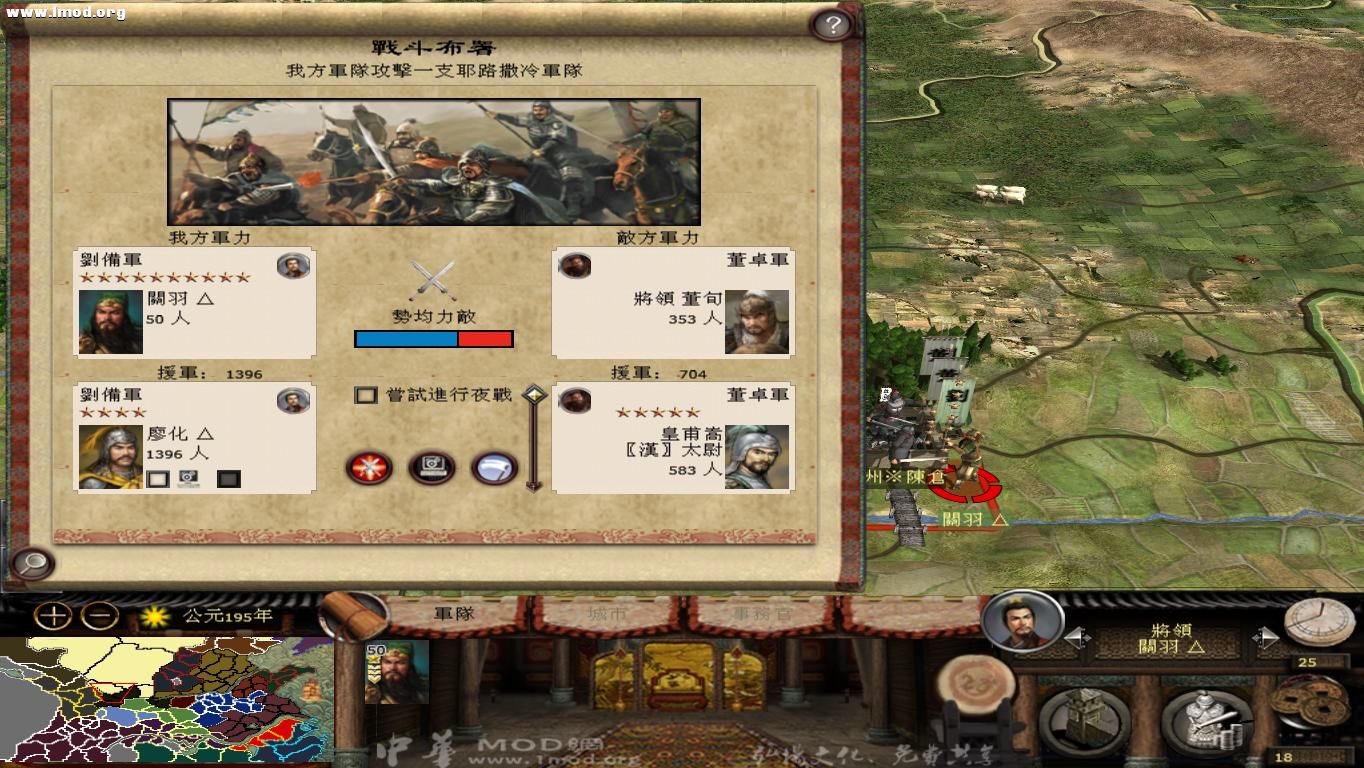
Task: Click the magnifier icon on the battle scroll
Action: 34,564
